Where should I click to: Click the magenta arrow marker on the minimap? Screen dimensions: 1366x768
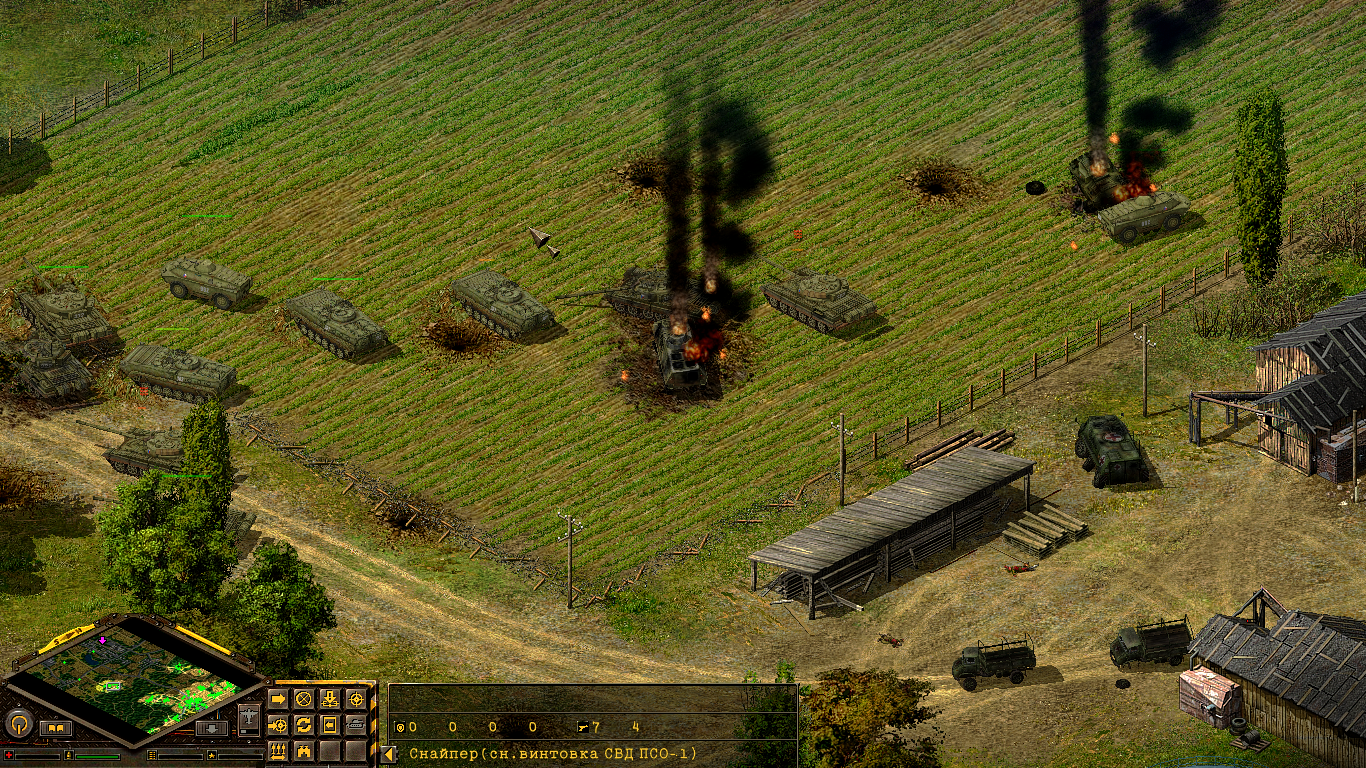coord(102,640)
